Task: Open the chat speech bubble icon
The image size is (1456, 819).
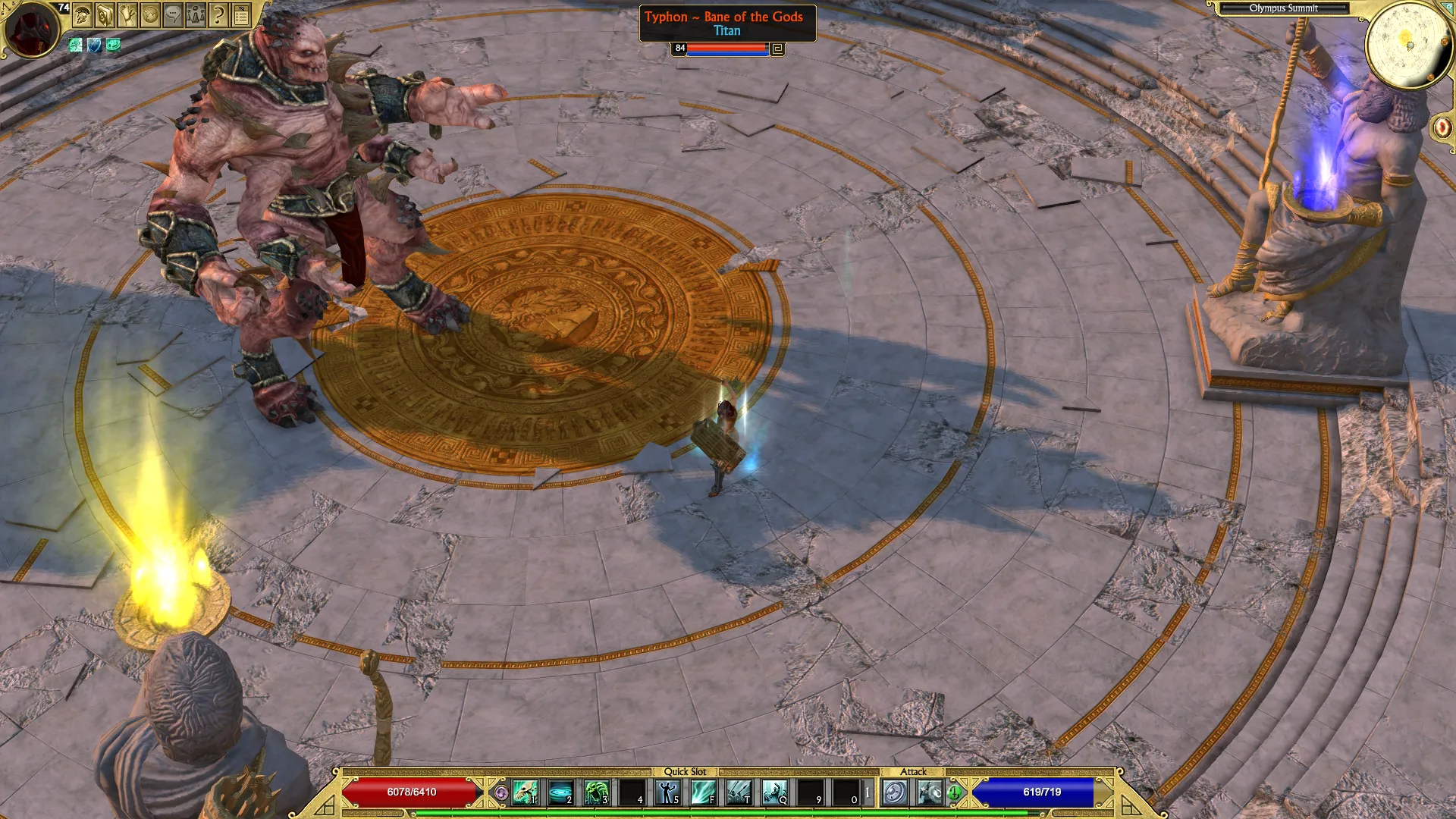Action: tap(173, 14)
